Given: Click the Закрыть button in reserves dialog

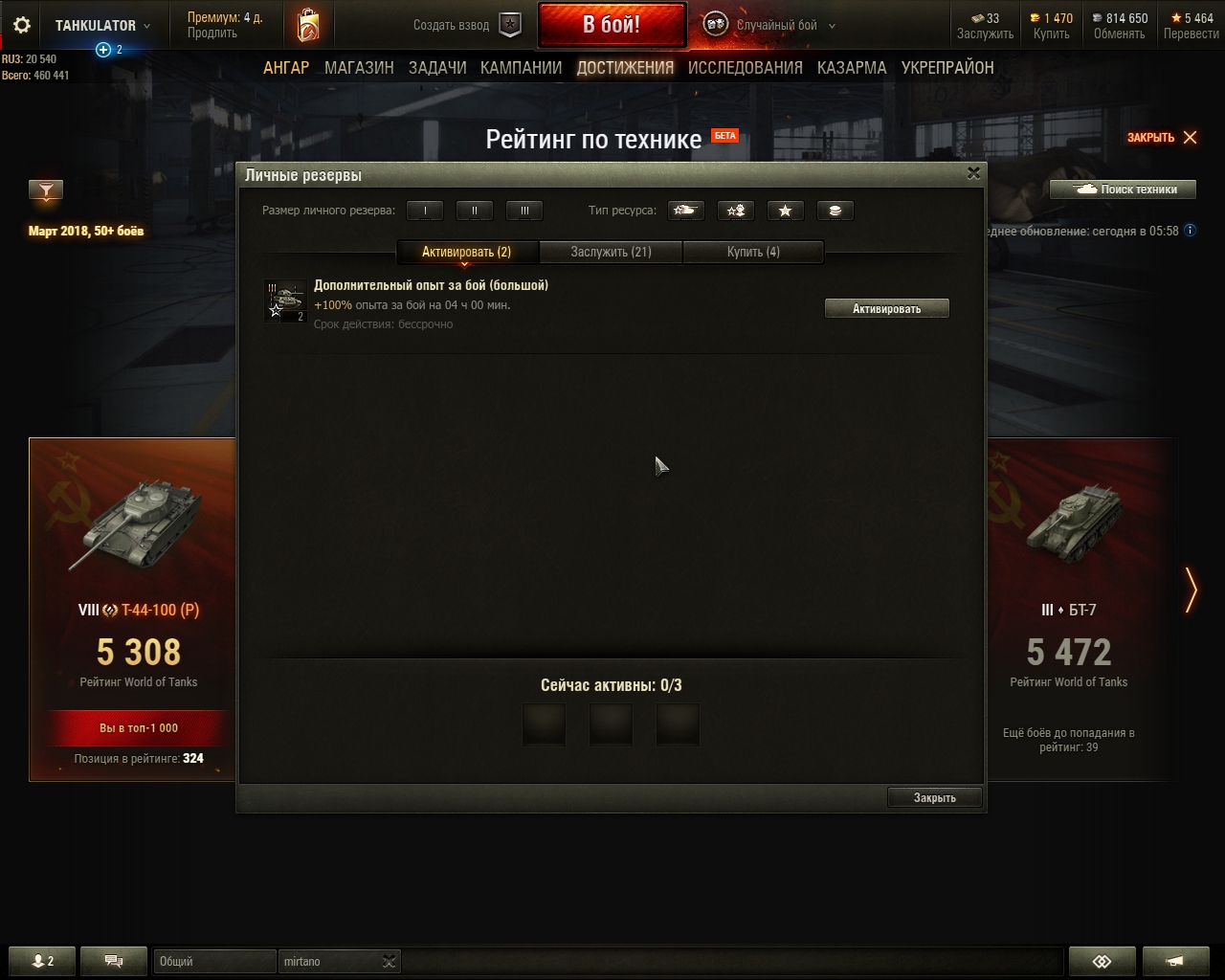Looking at the screenshot, I should [x=934, y=797].
